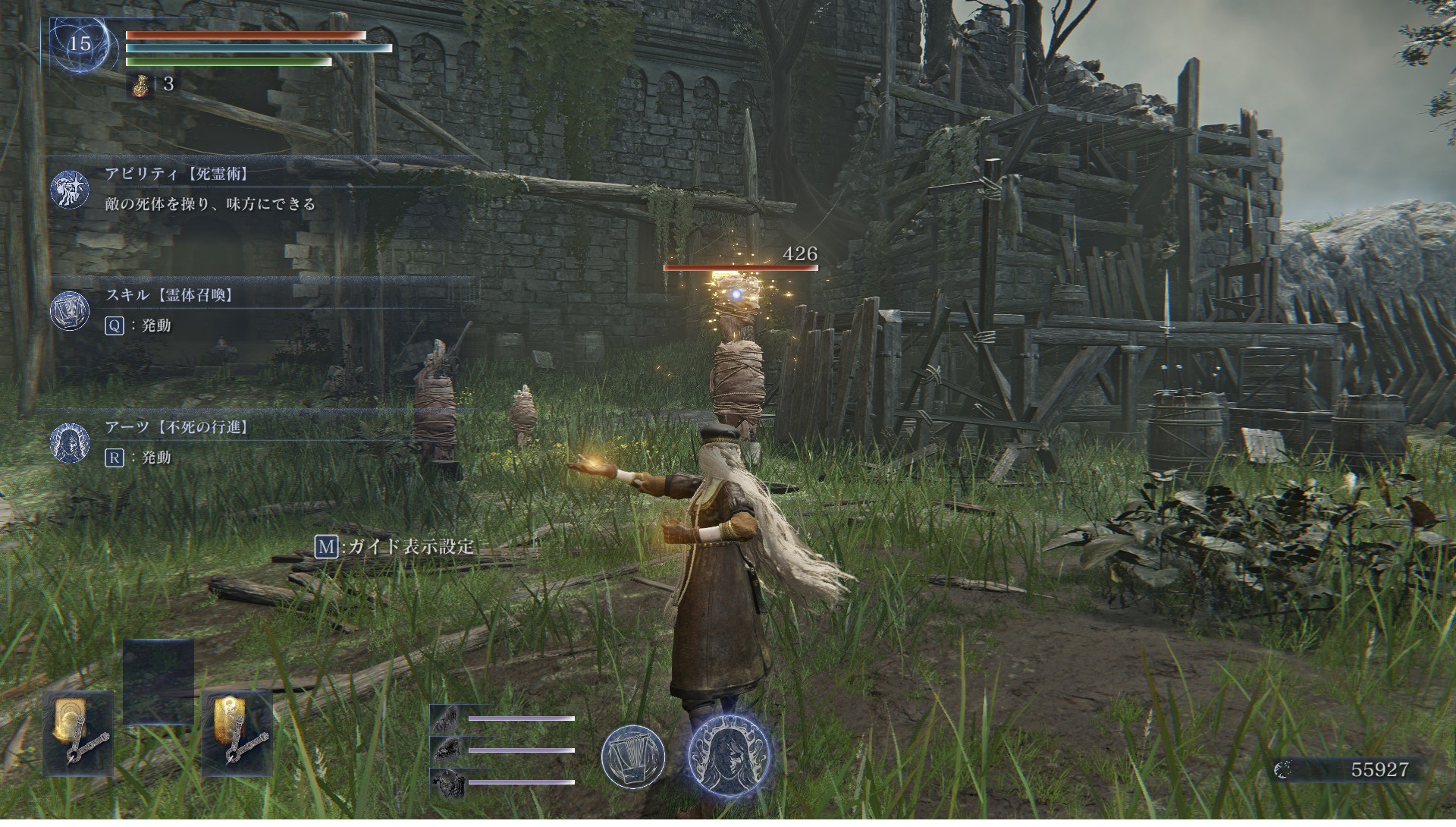Click the rune currency icon

click(x=1284, y=770)
